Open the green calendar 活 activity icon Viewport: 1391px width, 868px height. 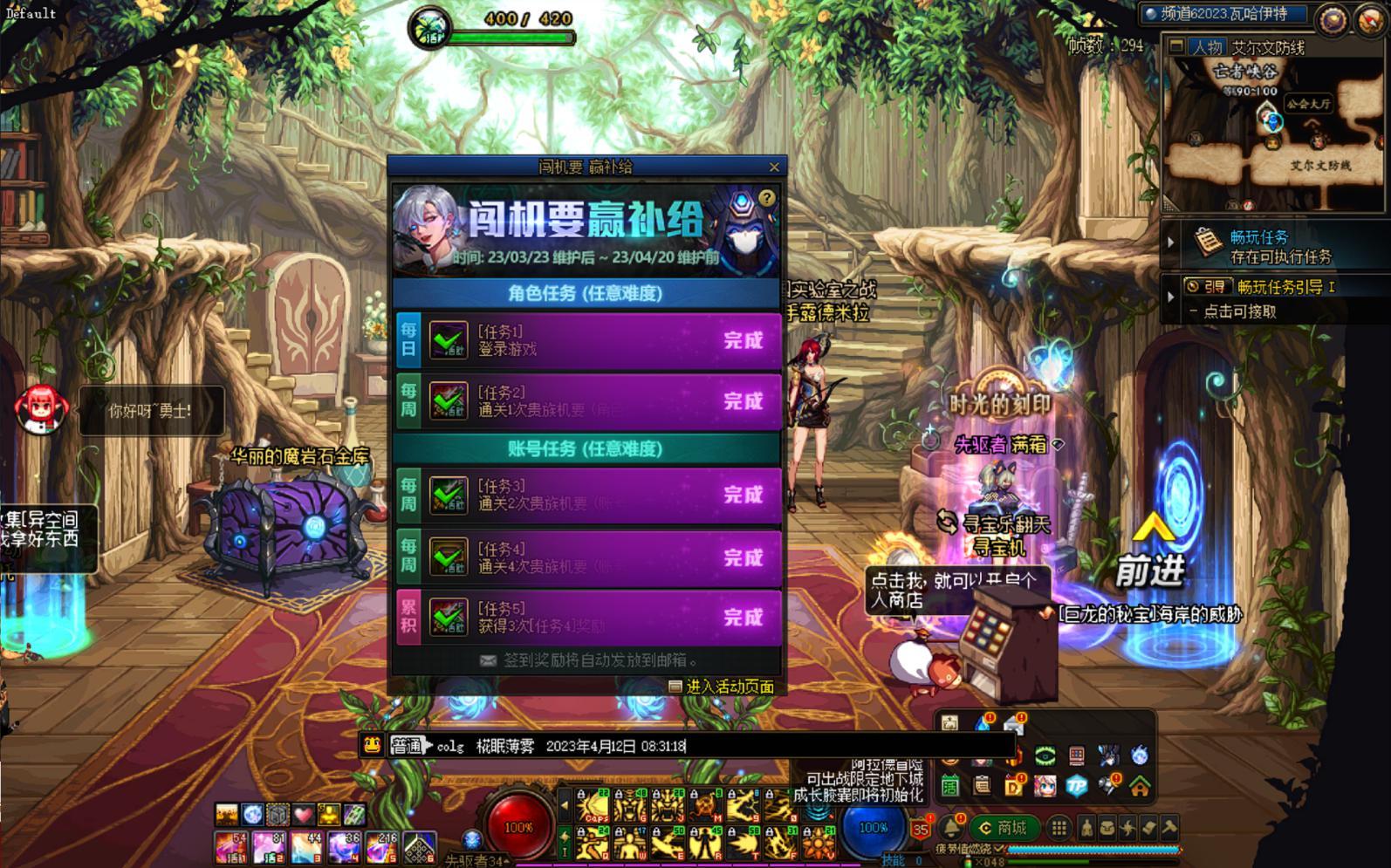click(x=949, y=786)
